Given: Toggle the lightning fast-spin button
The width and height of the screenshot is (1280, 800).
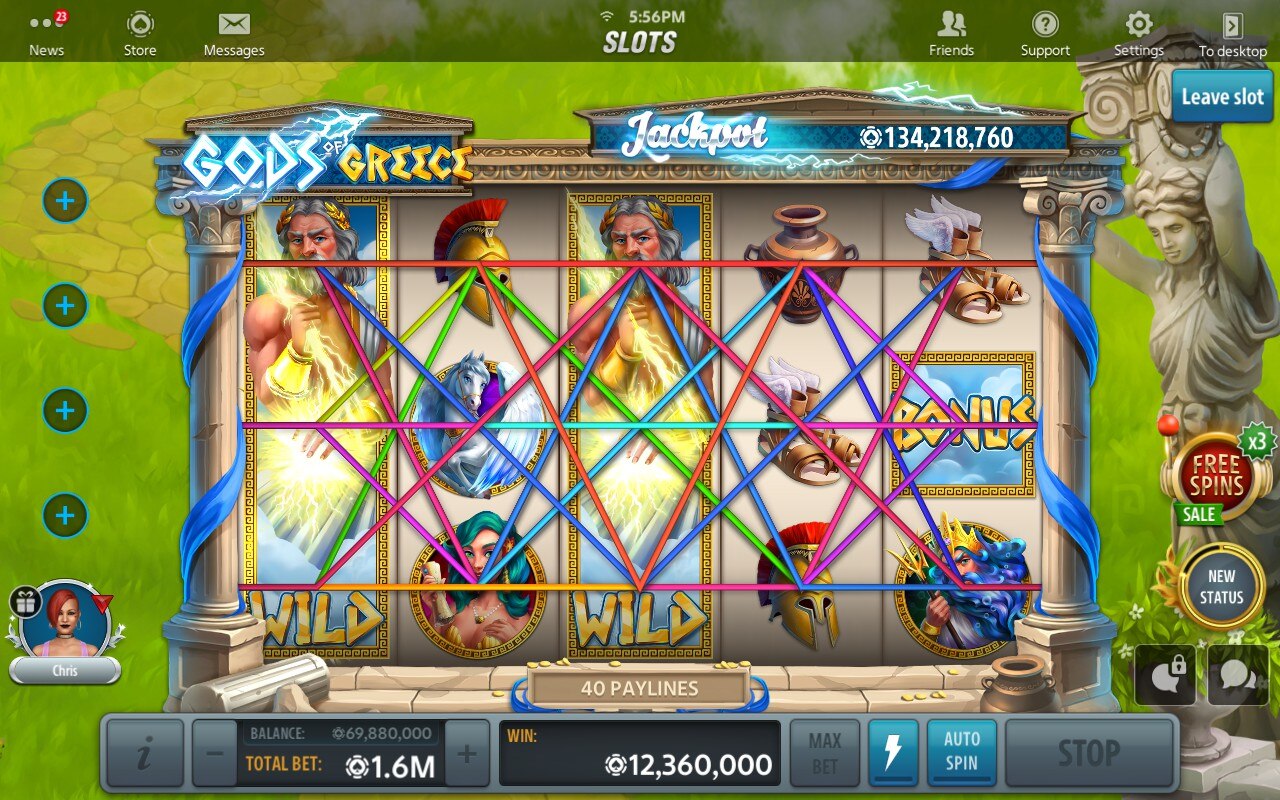Looking at the screenshot, I should tap(893, 753).
